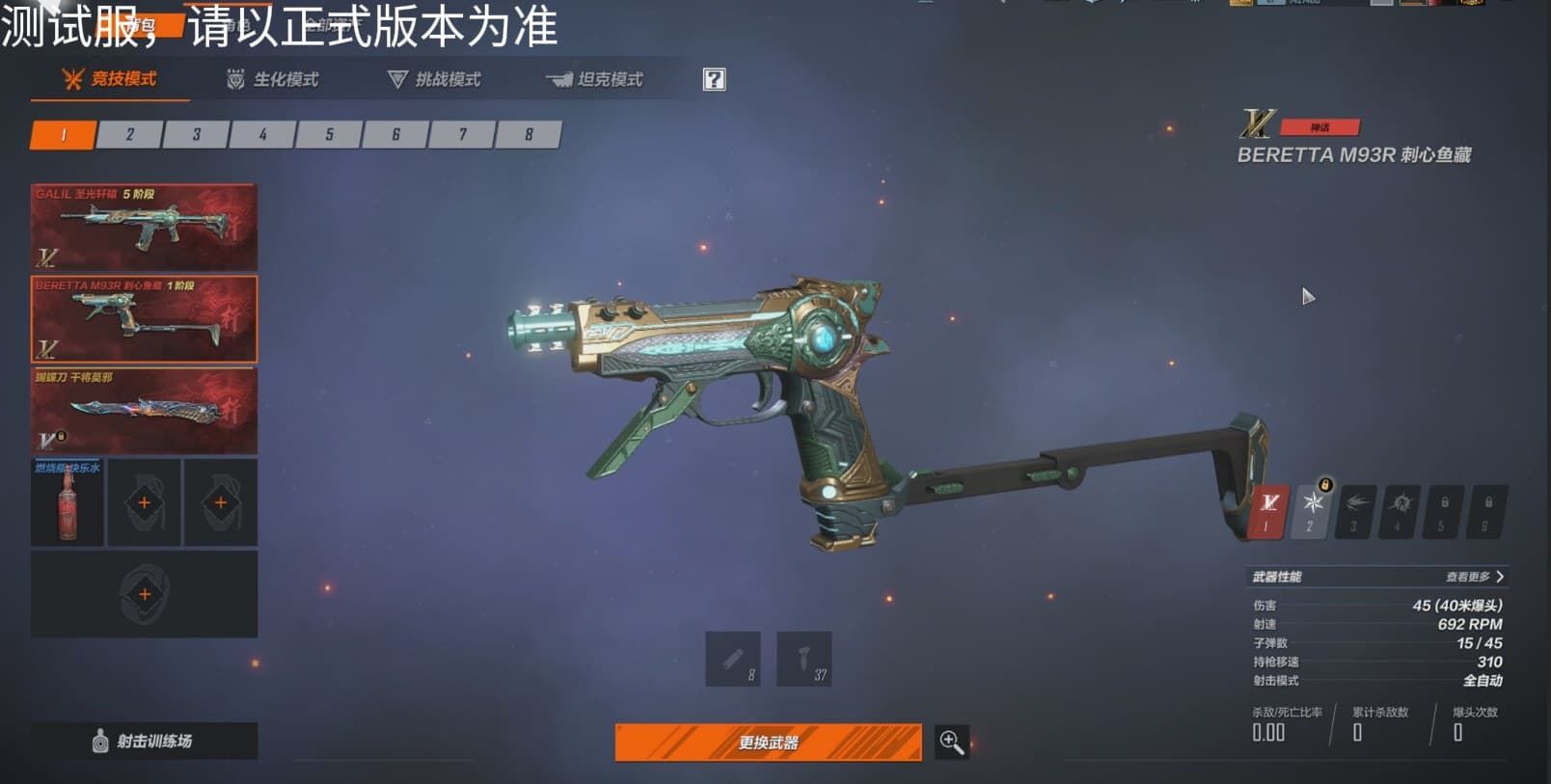Open the magnifying glass inspect button
Image resolution: width=1551 pixels, height=784 pixels.
951,743
